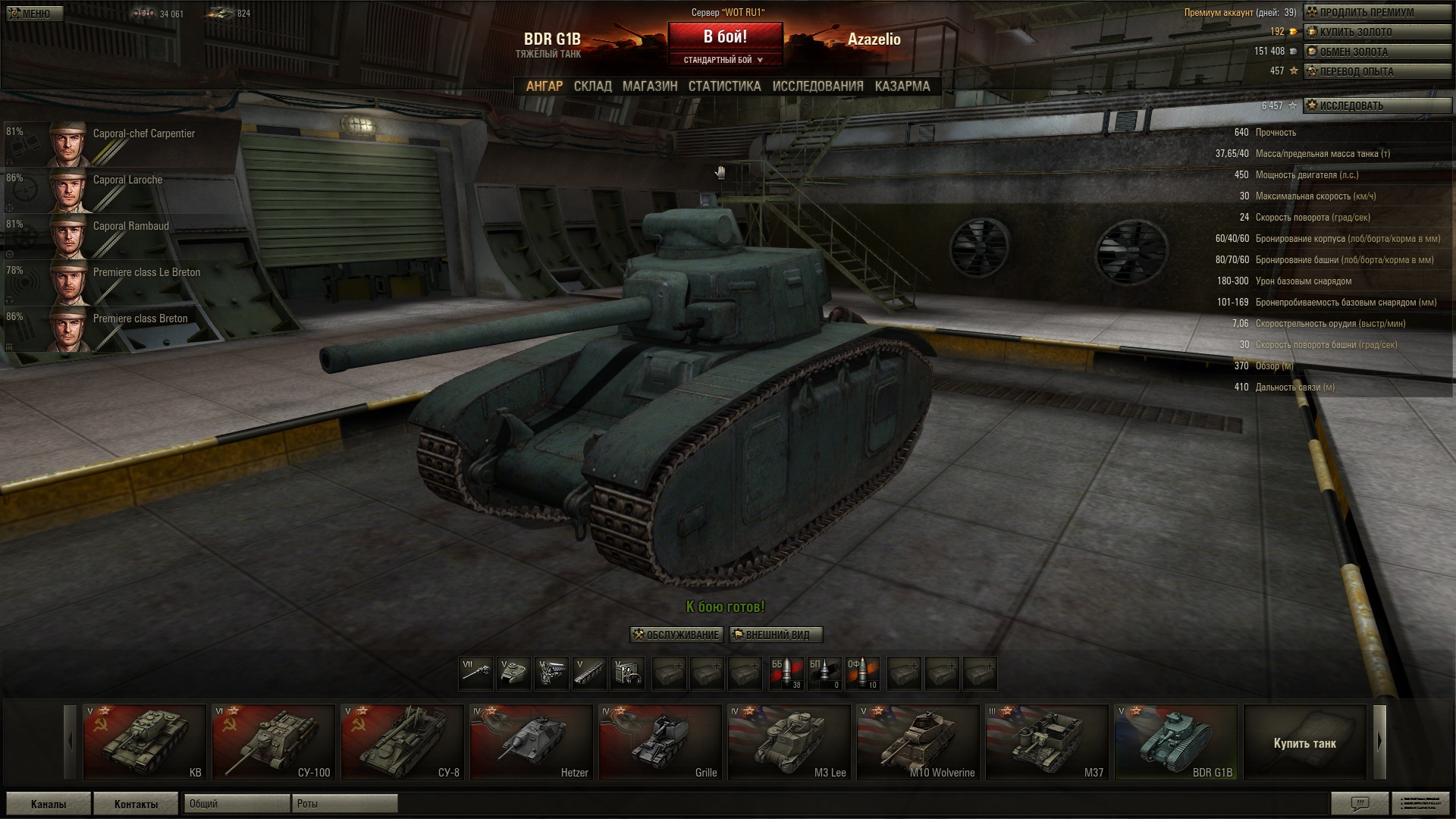Open ОБМЕН ЗОЛОТА
1456x819 pixels.
[1376, 52]
